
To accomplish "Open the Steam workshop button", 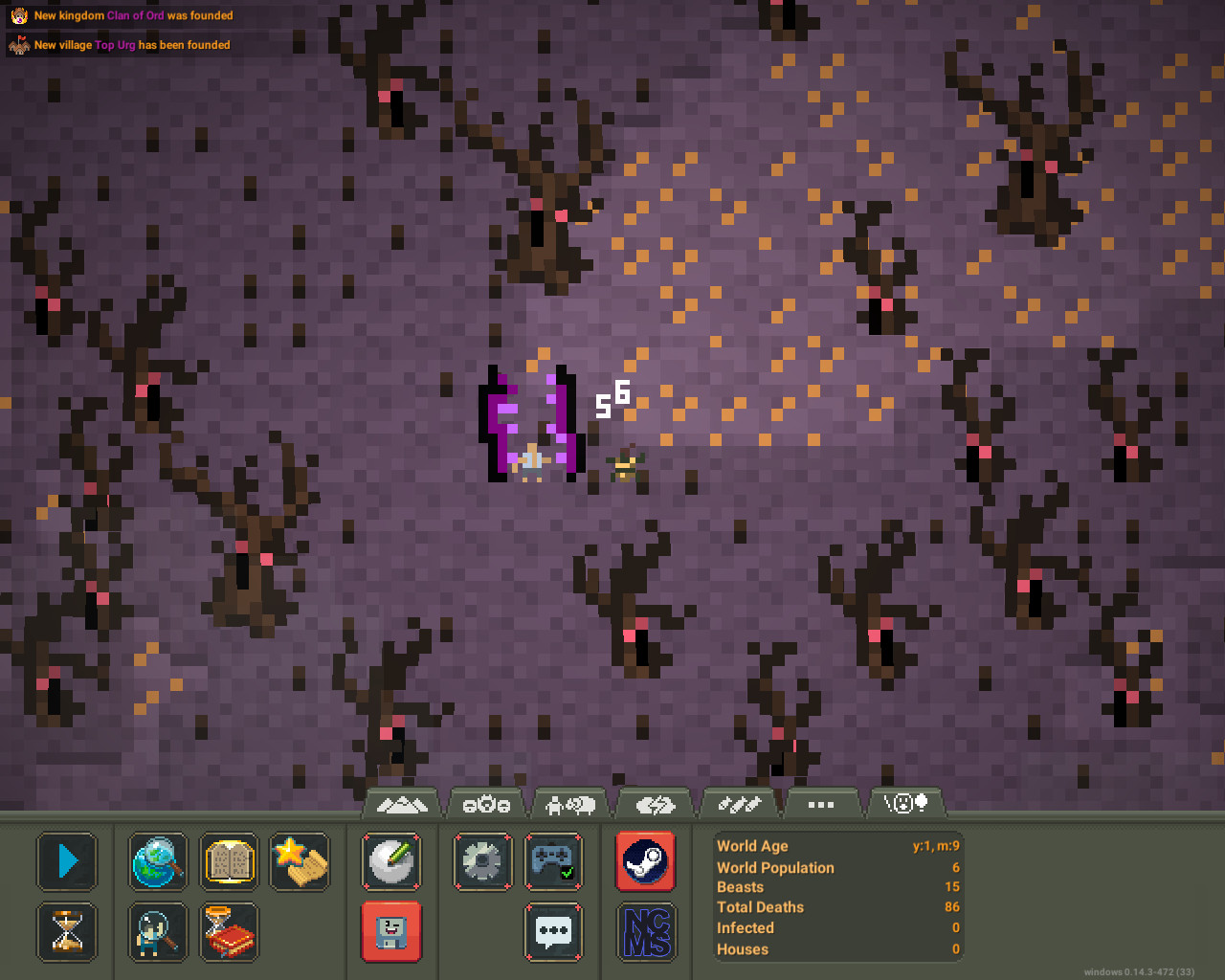I will (x=646, y=861).
